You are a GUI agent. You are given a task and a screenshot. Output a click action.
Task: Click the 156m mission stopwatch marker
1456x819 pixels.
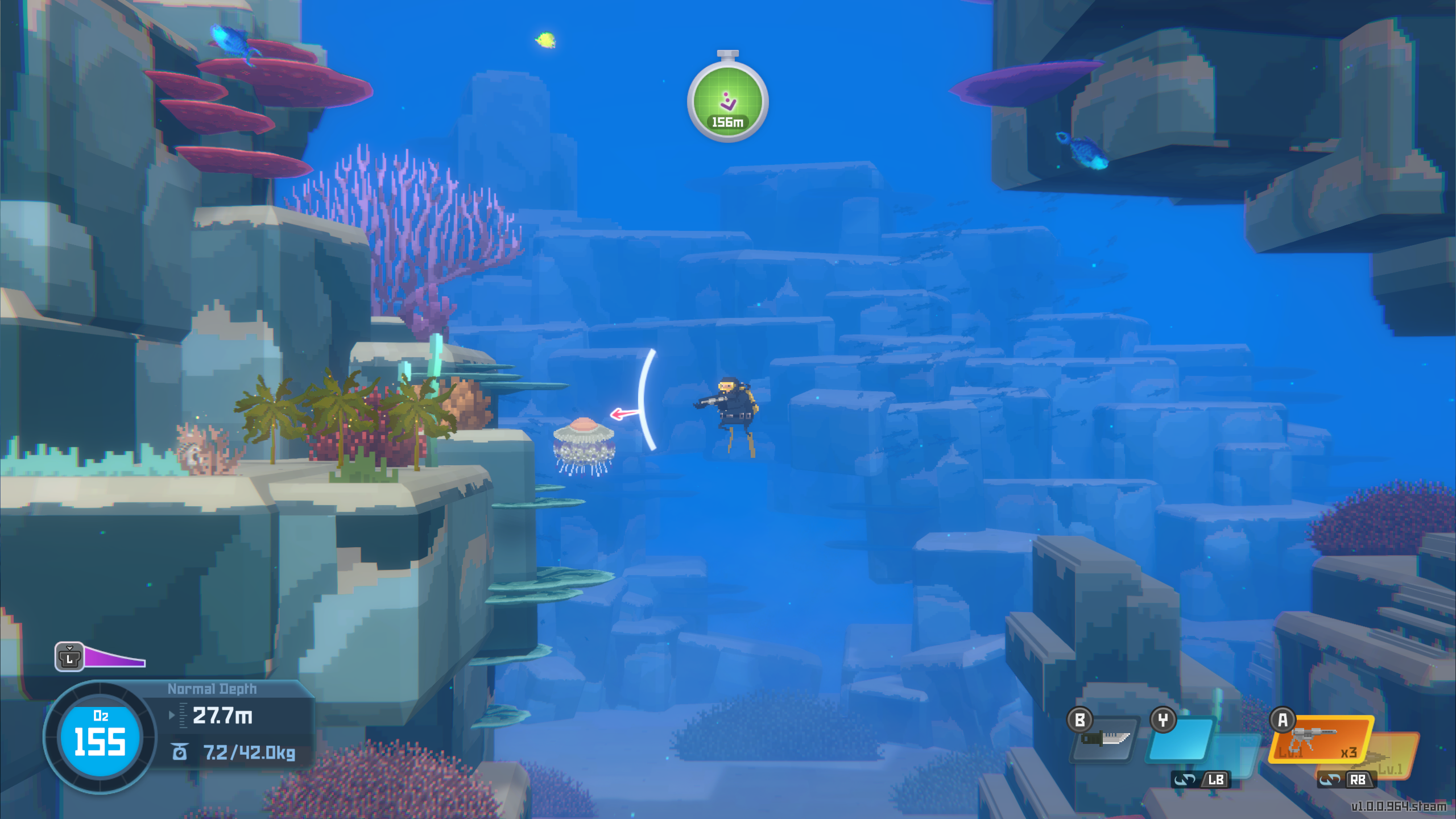point(729,101)
